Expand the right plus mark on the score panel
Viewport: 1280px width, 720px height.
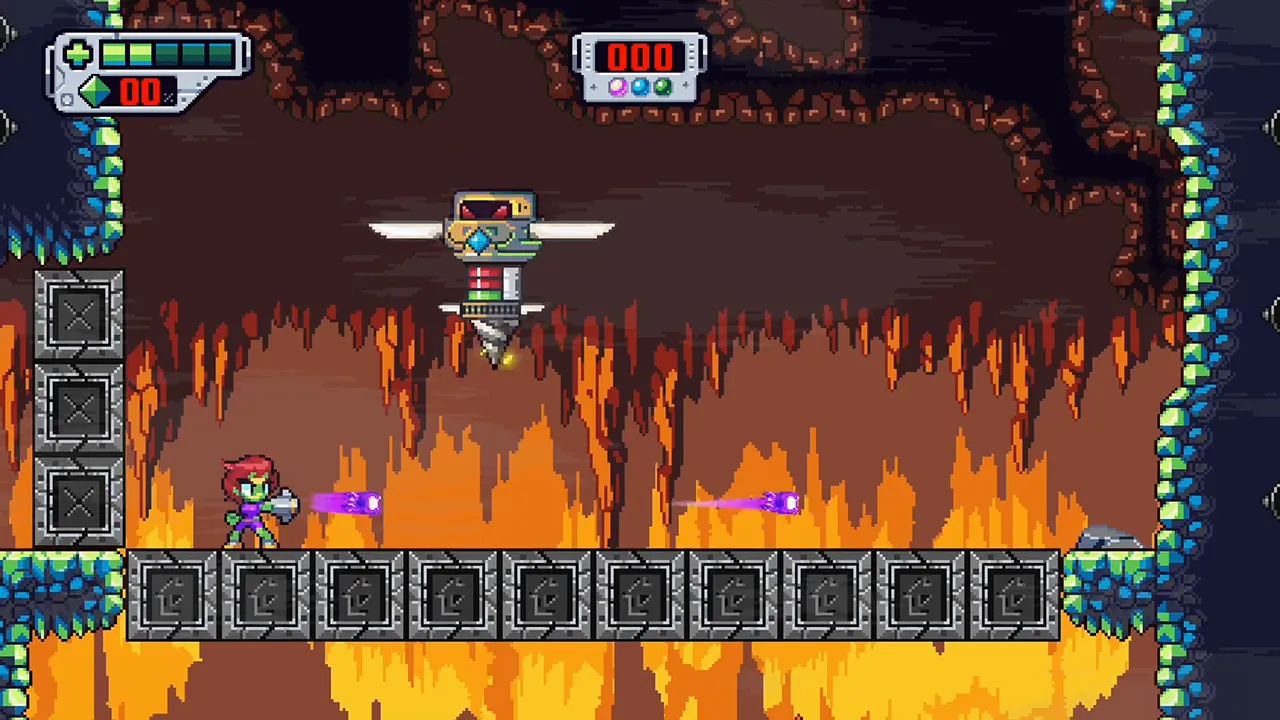[x=686, y=85]
